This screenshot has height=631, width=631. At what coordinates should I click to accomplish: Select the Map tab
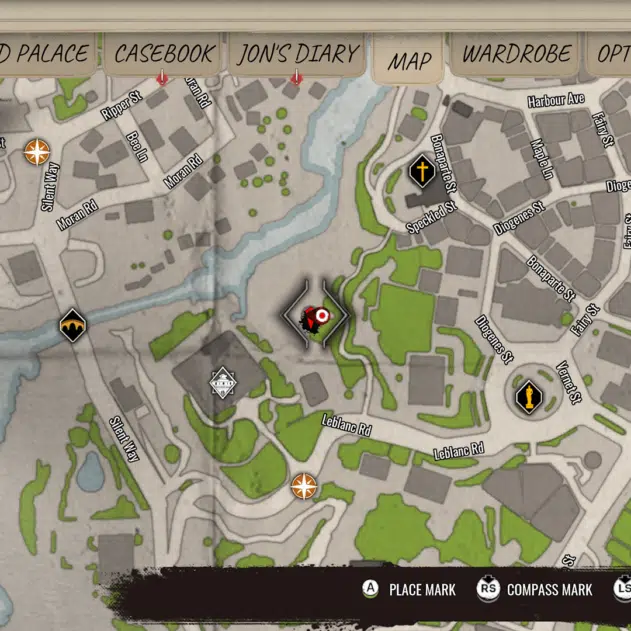409,60
